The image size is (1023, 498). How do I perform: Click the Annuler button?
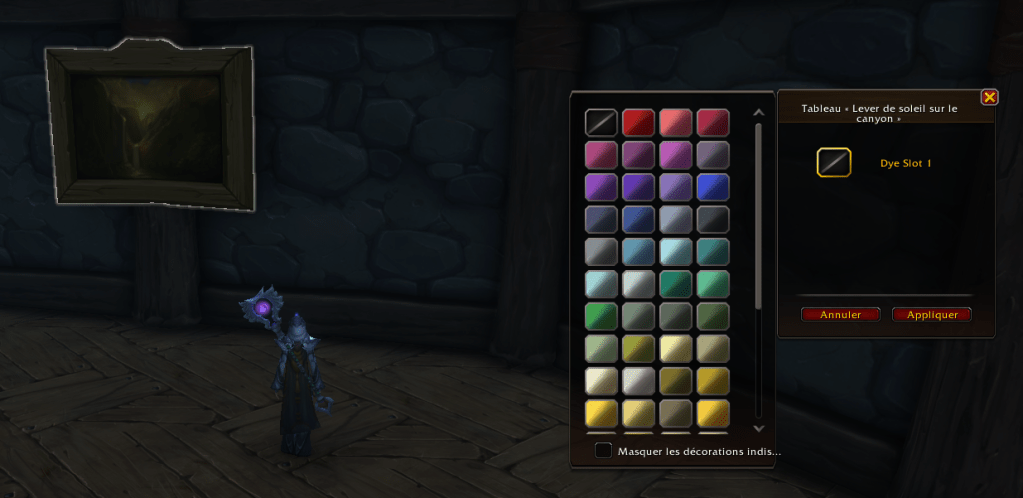pyautogui.click(x=840, y=314)
